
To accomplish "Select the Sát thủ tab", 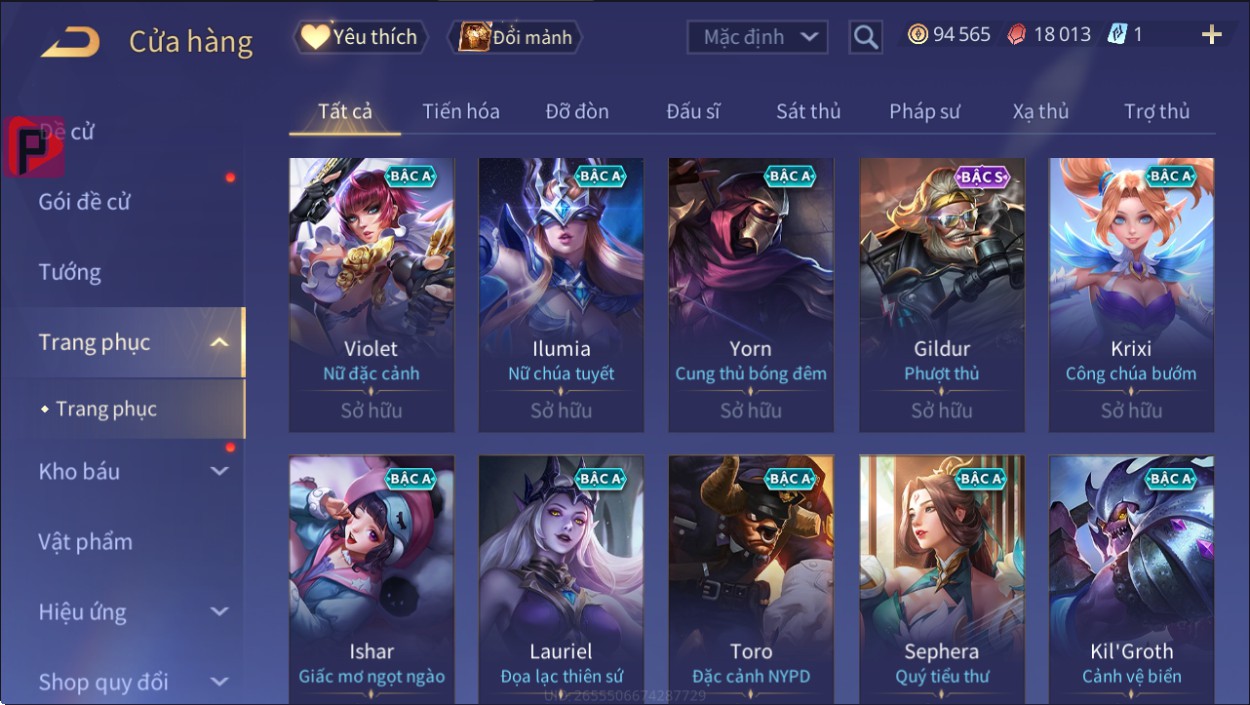I will (808, 112).
